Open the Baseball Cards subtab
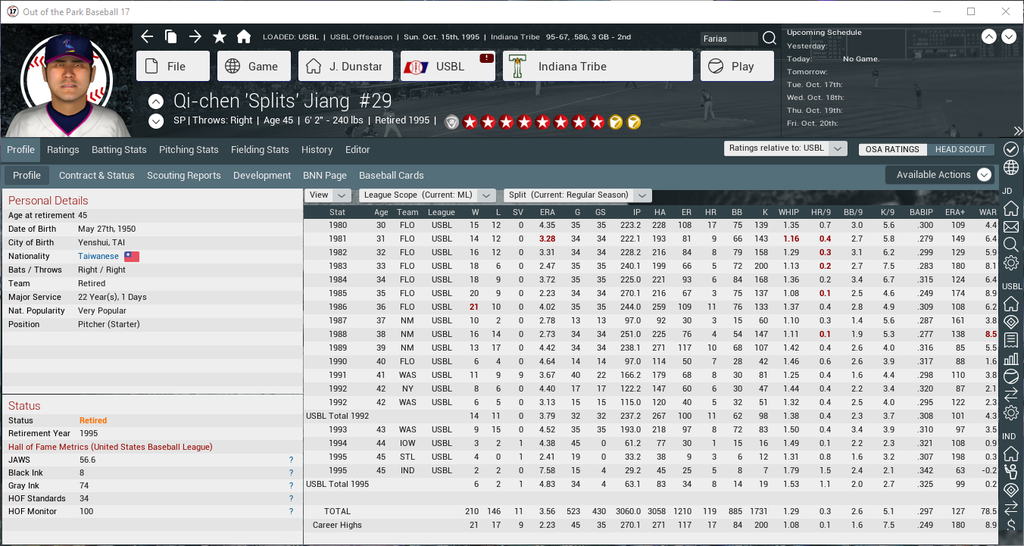Screen dimensions: 1024x546 click(392, 175)
